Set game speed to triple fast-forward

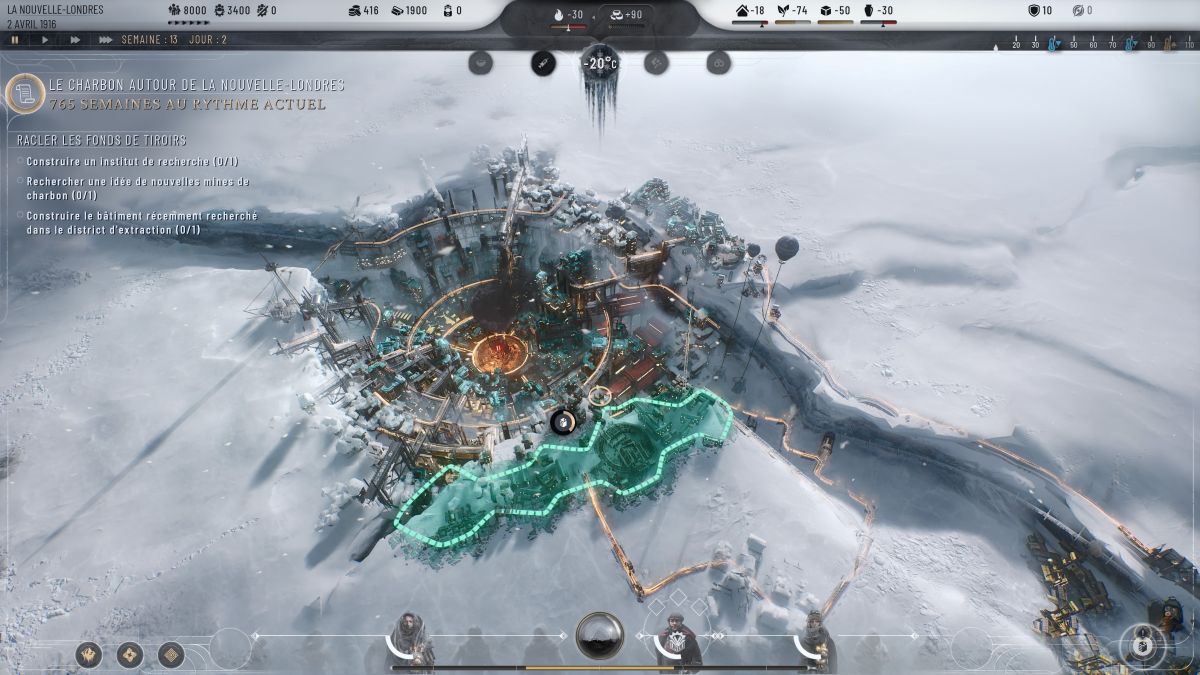pos(105,40)
